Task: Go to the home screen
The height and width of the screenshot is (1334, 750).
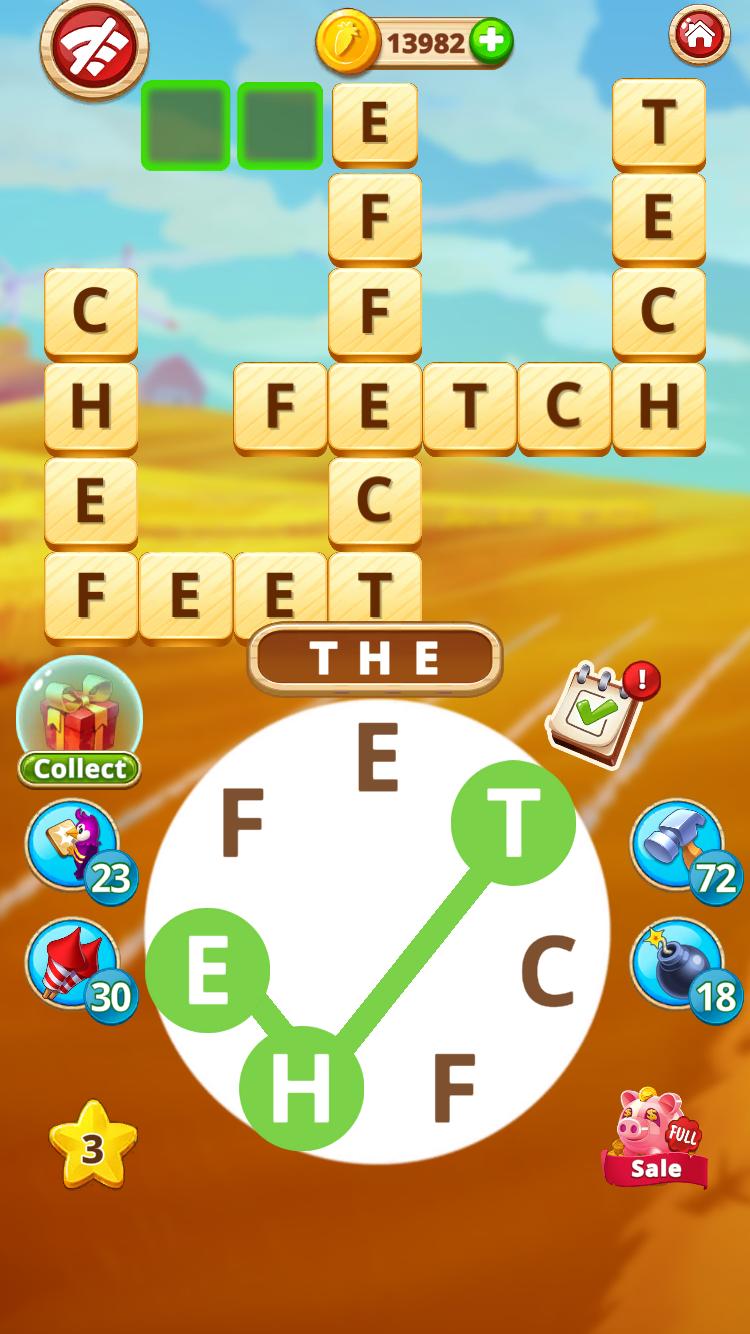Action: 699,36
